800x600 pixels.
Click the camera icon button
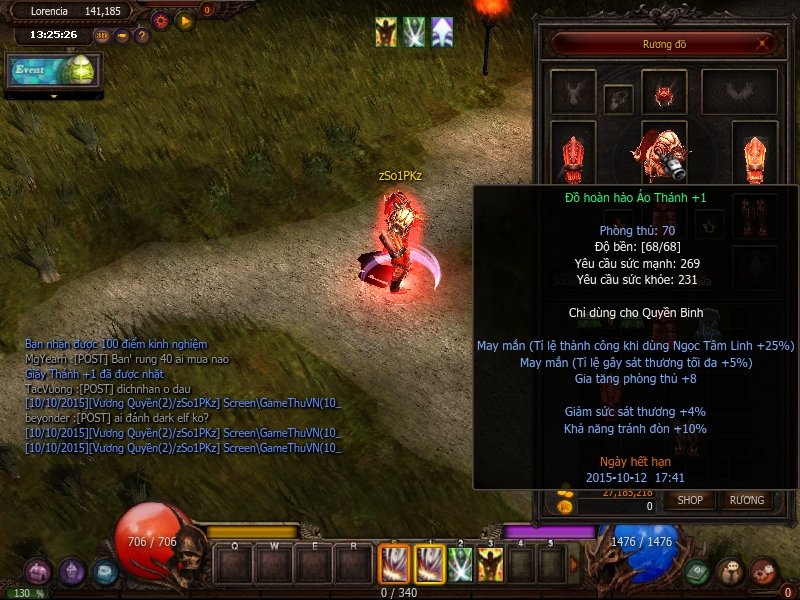122,36
